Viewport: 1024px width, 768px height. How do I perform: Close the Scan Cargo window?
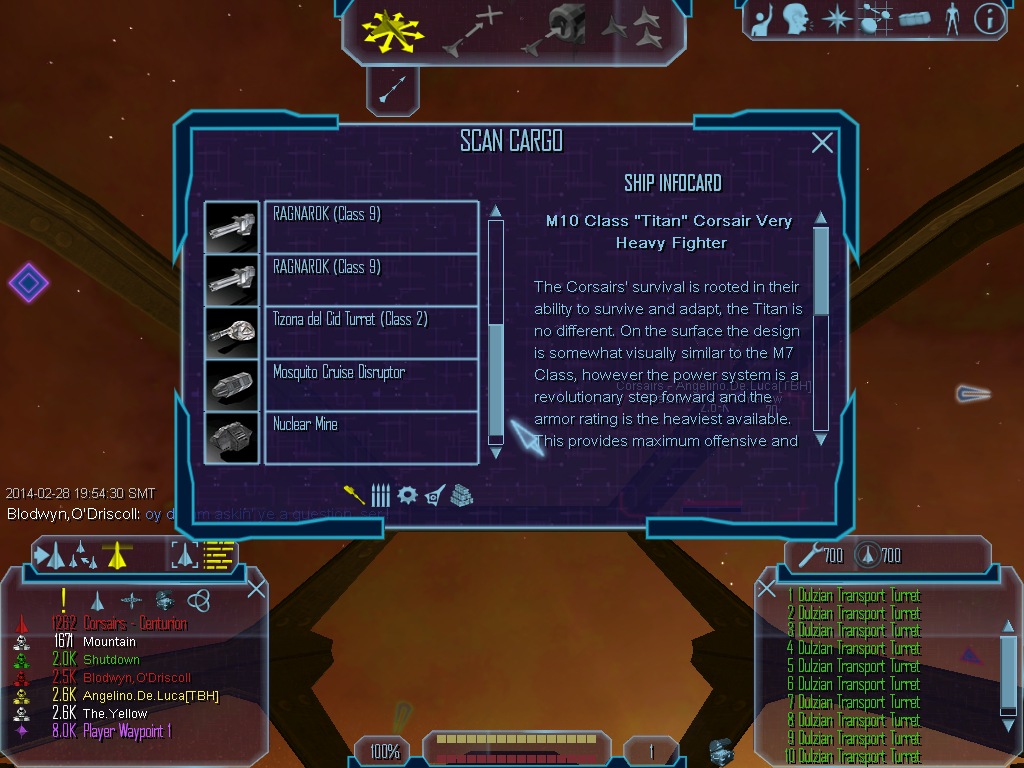(822, 143)
